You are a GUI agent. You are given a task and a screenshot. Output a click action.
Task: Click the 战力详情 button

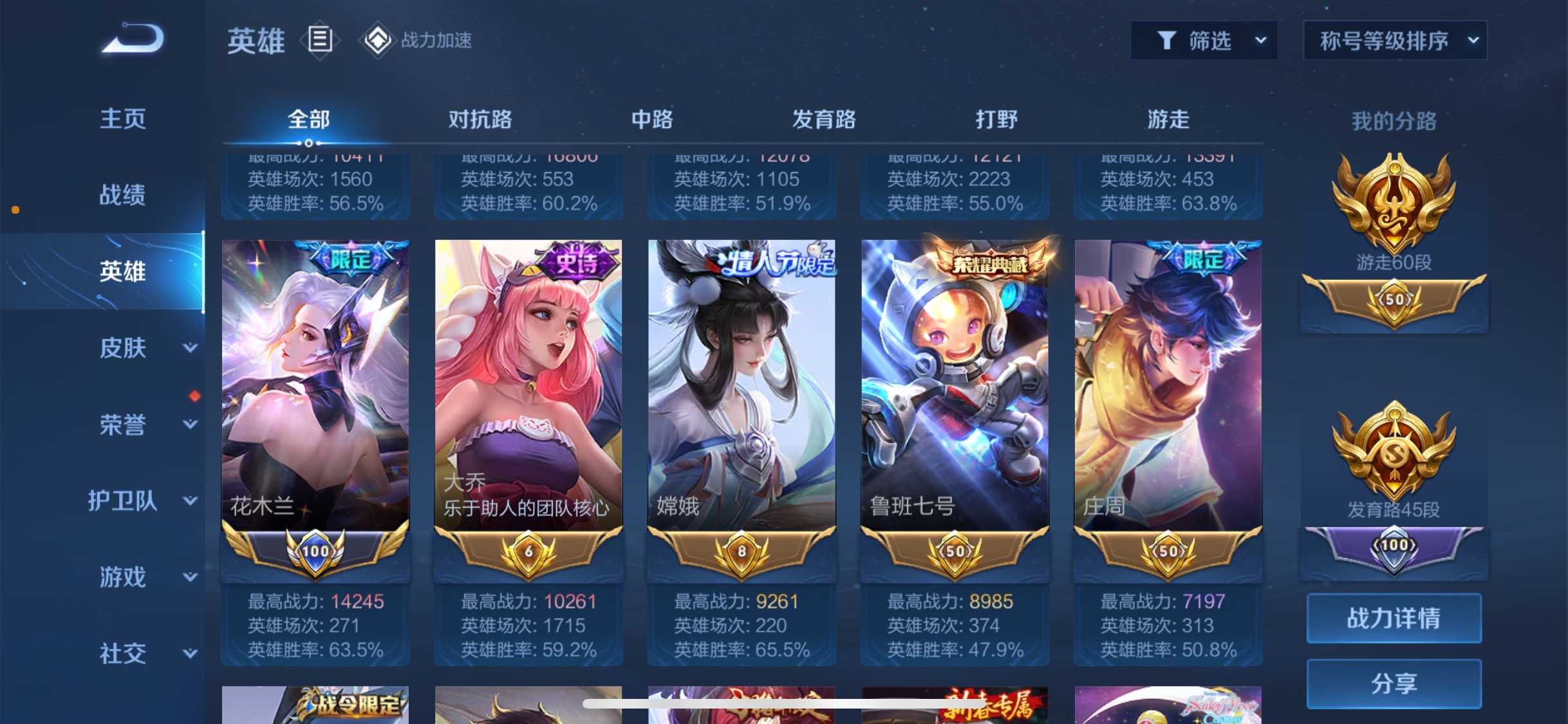(1394, 618)
